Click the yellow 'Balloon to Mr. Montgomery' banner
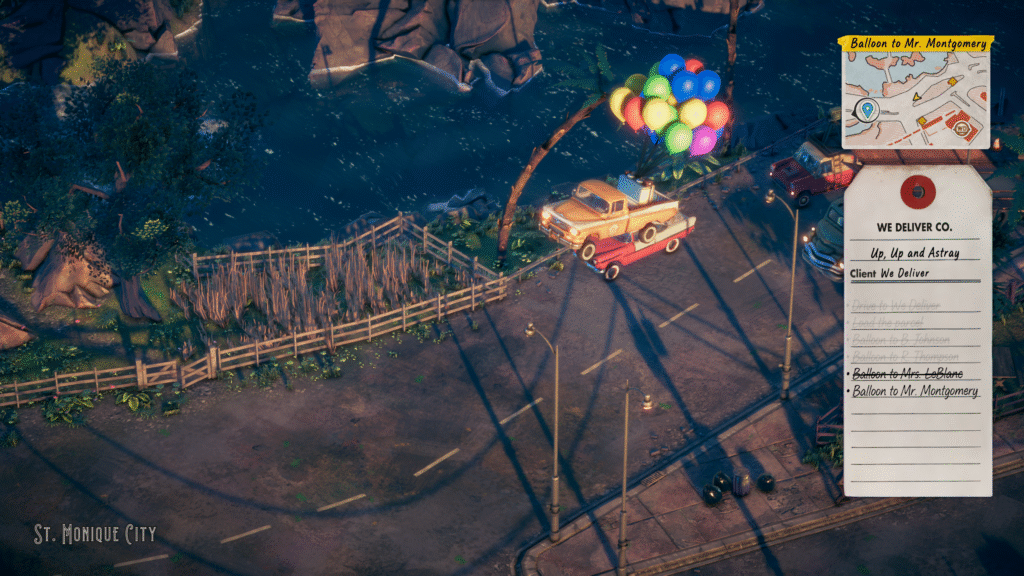The width and height of the screenshot is (1024, 576). coord(916,44)
